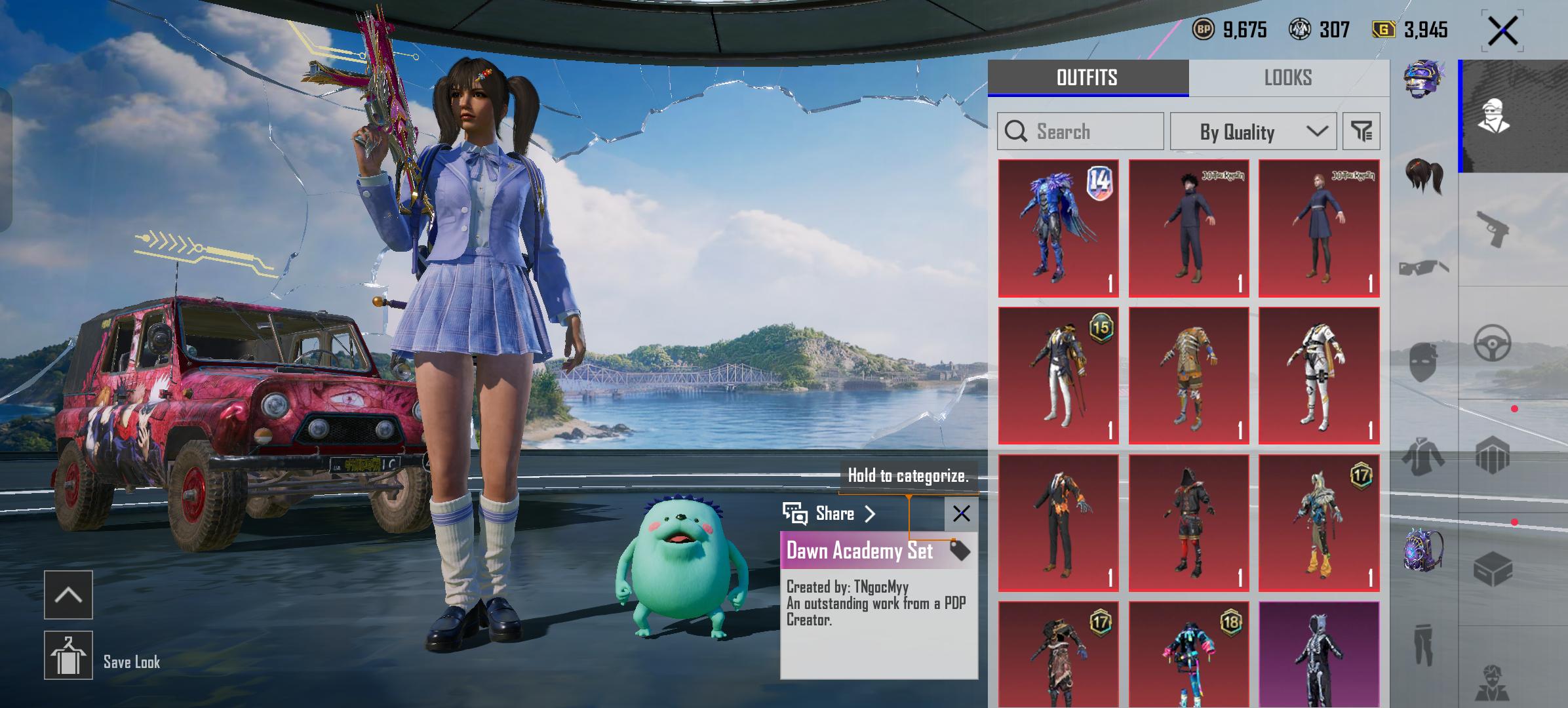The height and width of the screenshot is (708, 1568).
Task: Open the By Quality sort dropdown
Action: pyautogui.click(x=1253, y=131)
